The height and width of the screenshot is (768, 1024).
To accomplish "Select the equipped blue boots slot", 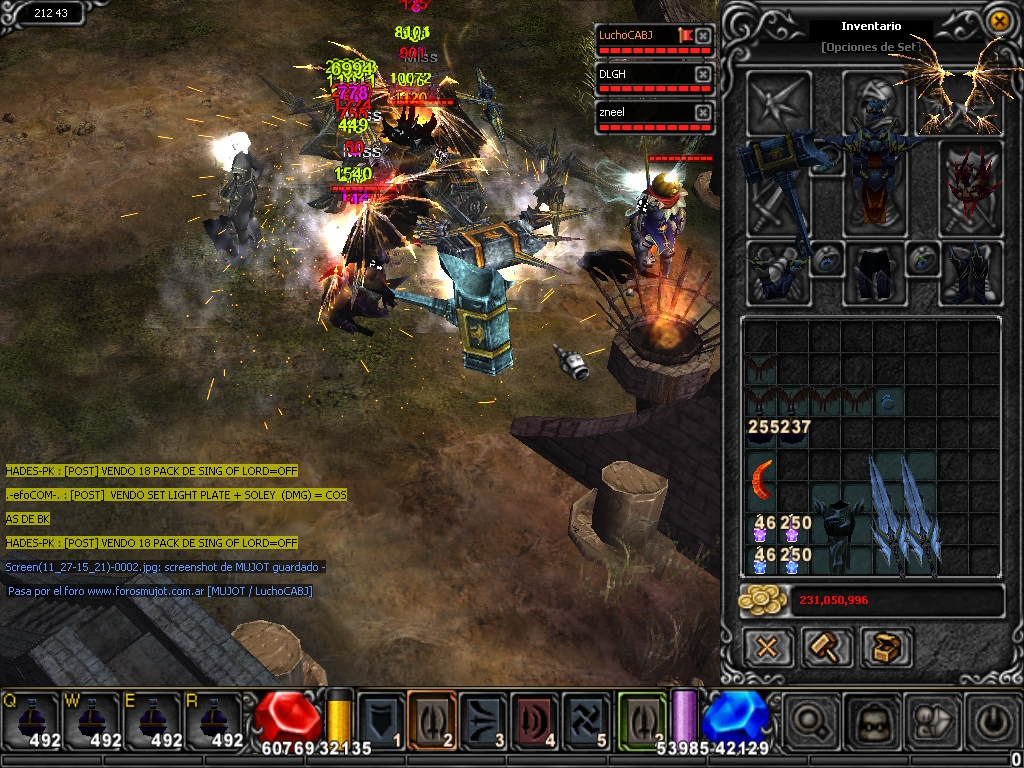I will 970,272.
